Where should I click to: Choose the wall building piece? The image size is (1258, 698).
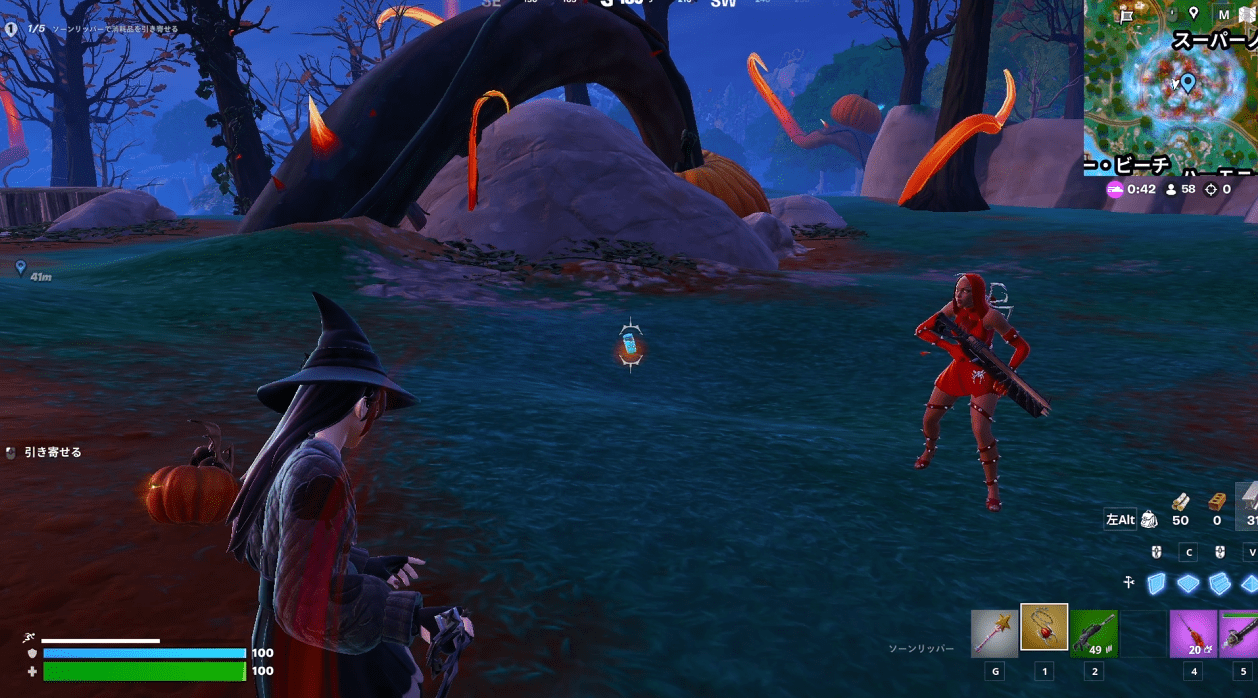coord(1156,583)
